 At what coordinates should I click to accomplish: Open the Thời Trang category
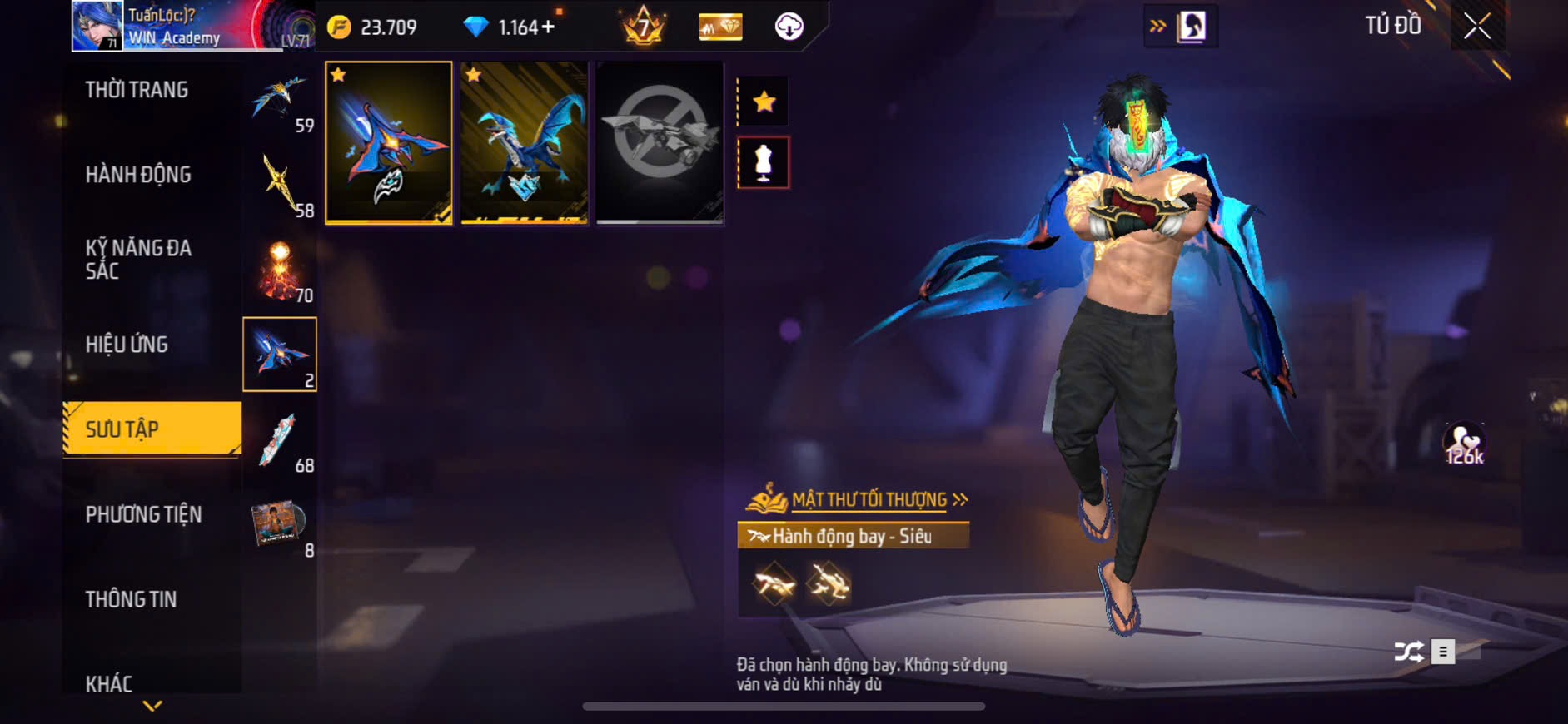pyautogui.click(x=137, y=90)
